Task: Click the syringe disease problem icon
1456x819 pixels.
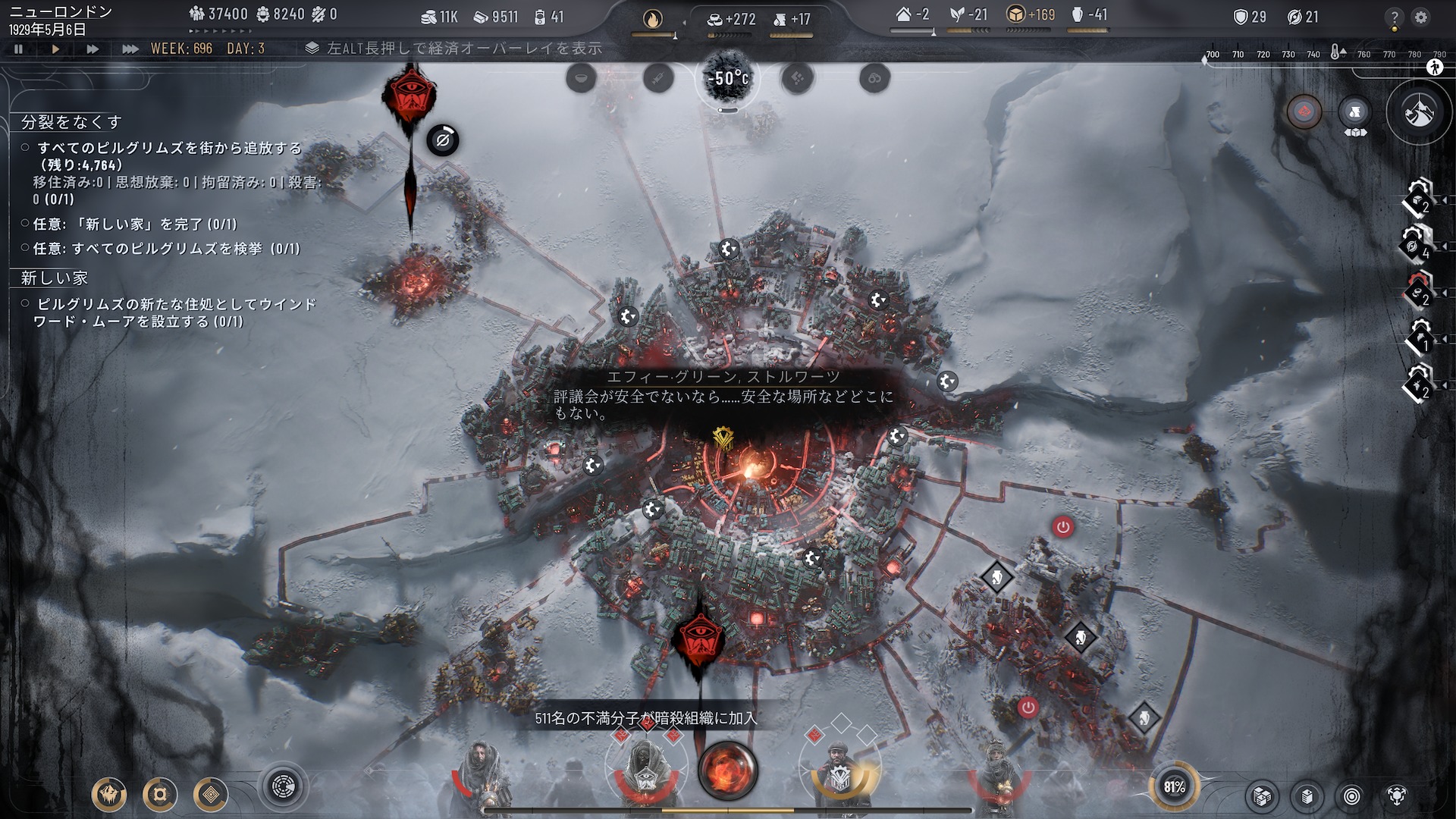Action: [x=658, y=78]
